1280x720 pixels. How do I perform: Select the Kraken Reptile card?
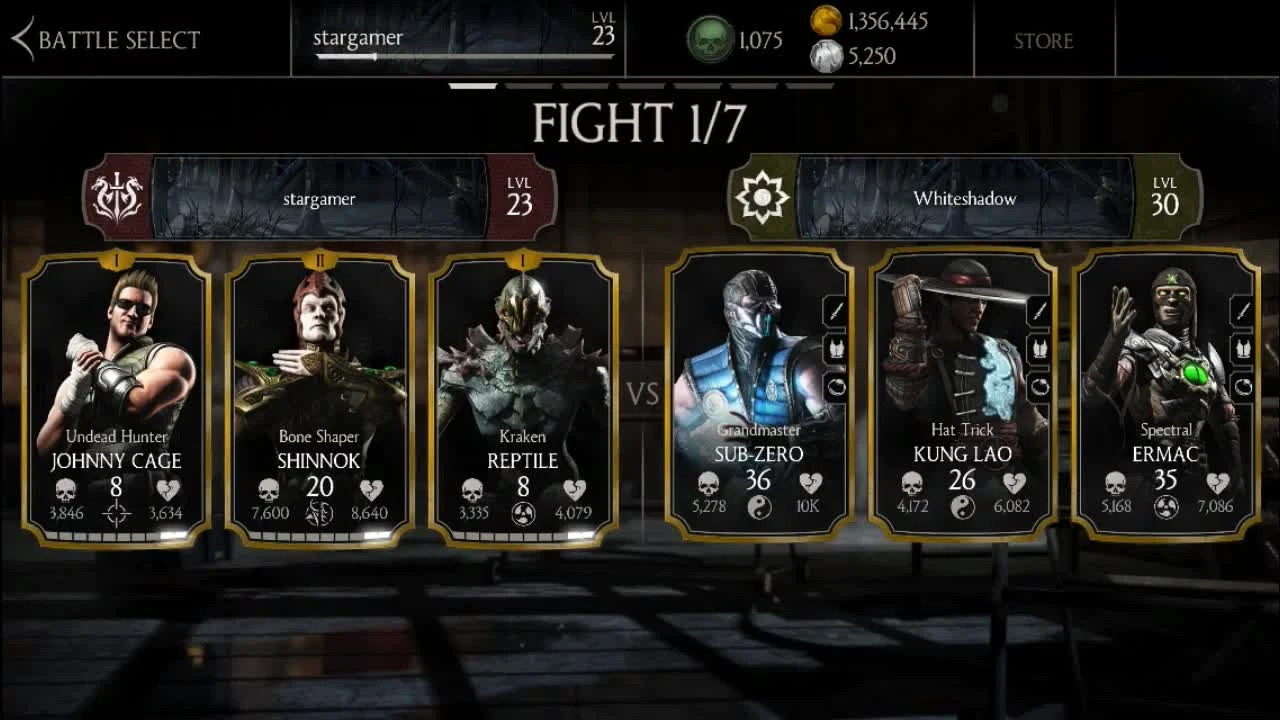[x=521, y=395]
